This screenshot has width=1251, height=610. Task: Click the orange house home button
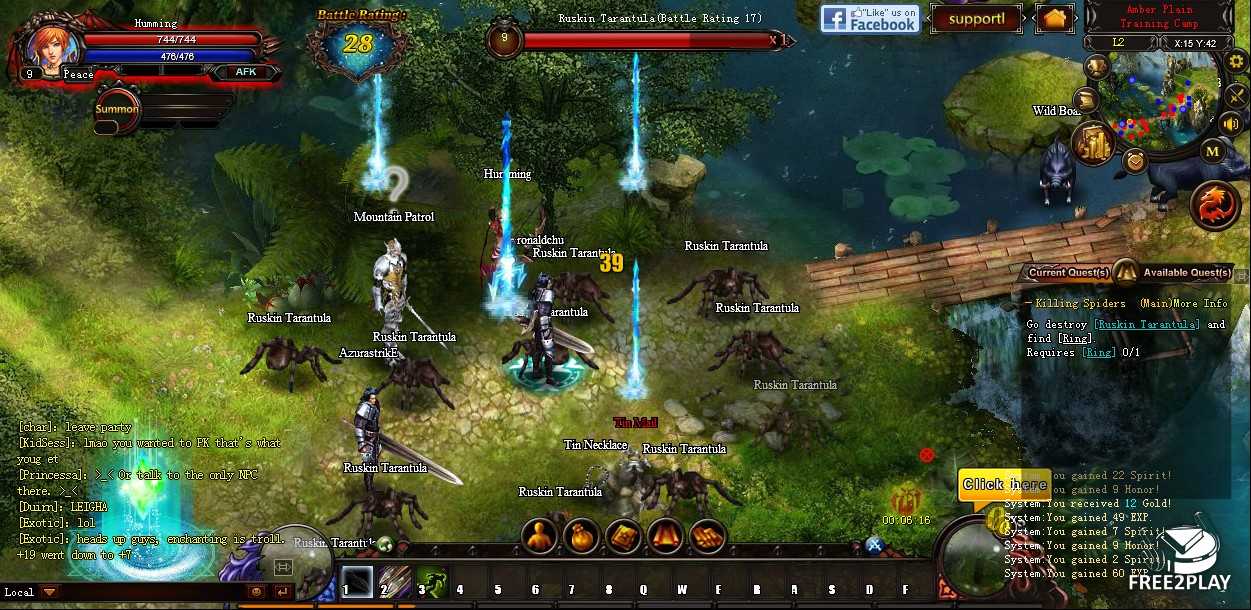tap(1053, 19)
